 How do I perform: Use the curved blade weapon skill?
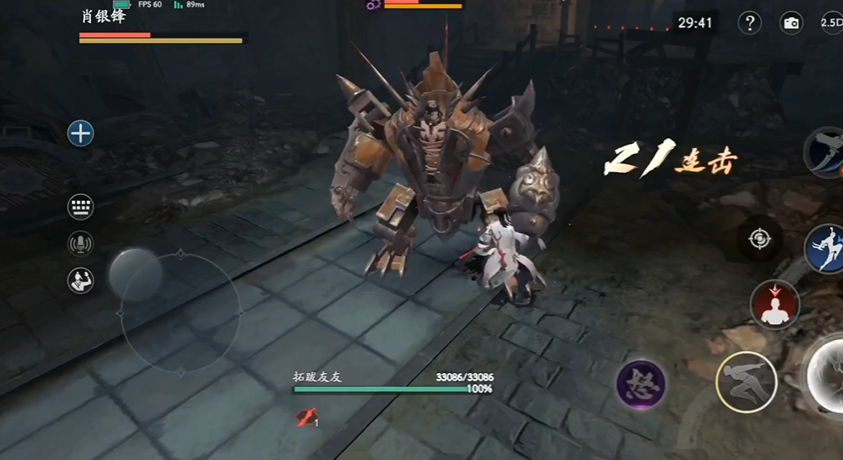(x=827, y=152)
